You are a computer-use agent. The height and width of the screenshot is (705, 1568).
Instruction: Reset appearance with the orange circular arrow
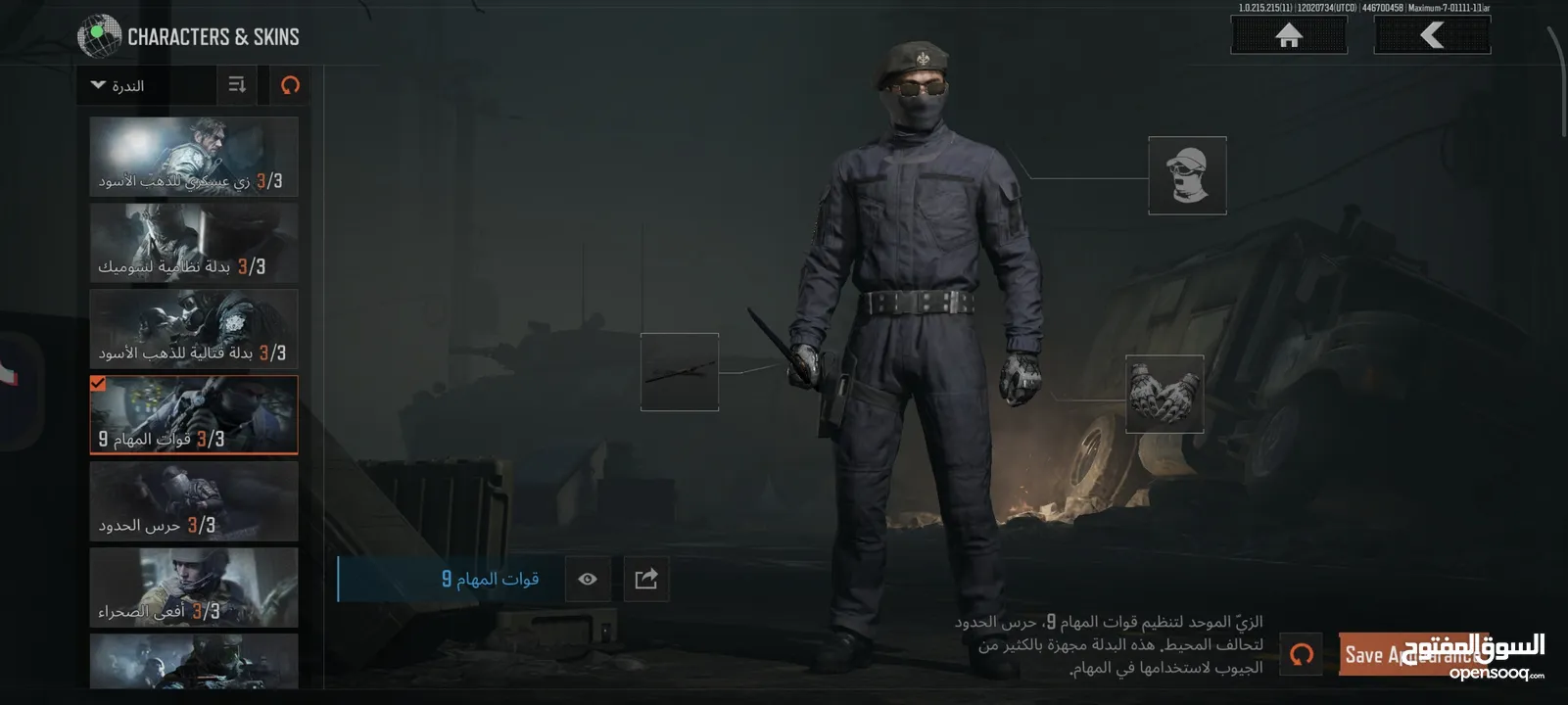tap(1302, 654)
